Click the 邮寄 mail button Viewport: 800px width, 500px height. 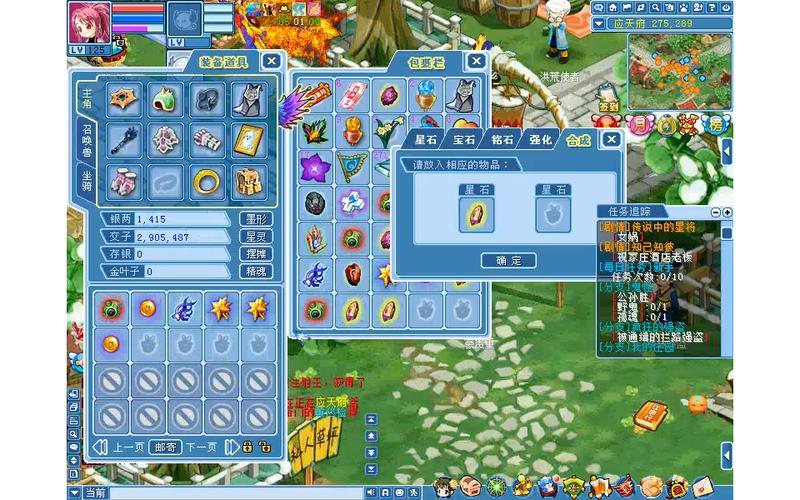tap(165, 447)
